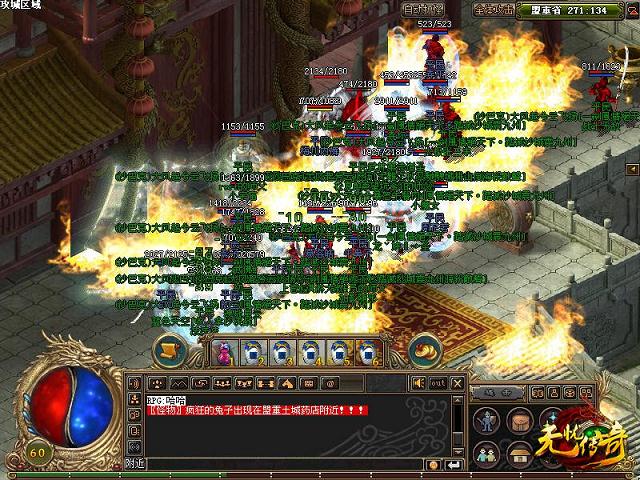The height and width of the screenshot is (480, 640).
Task: Open the backpack bag icon
Action: pyautogui.click(x=519, y=419)
